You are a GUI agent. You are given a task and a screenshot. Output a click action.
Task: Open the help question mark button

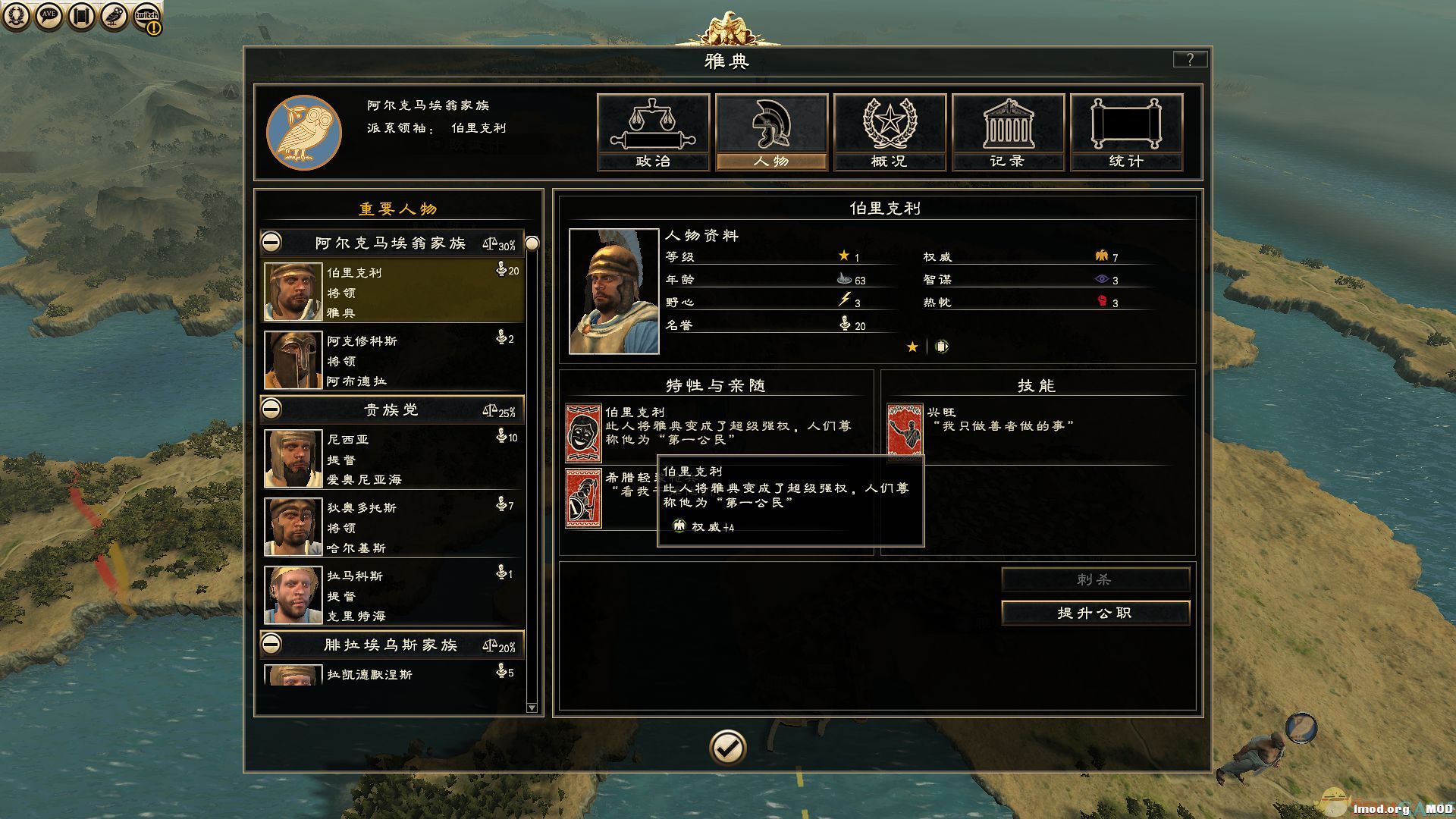pyautogui.click(x=1190, y=58)
